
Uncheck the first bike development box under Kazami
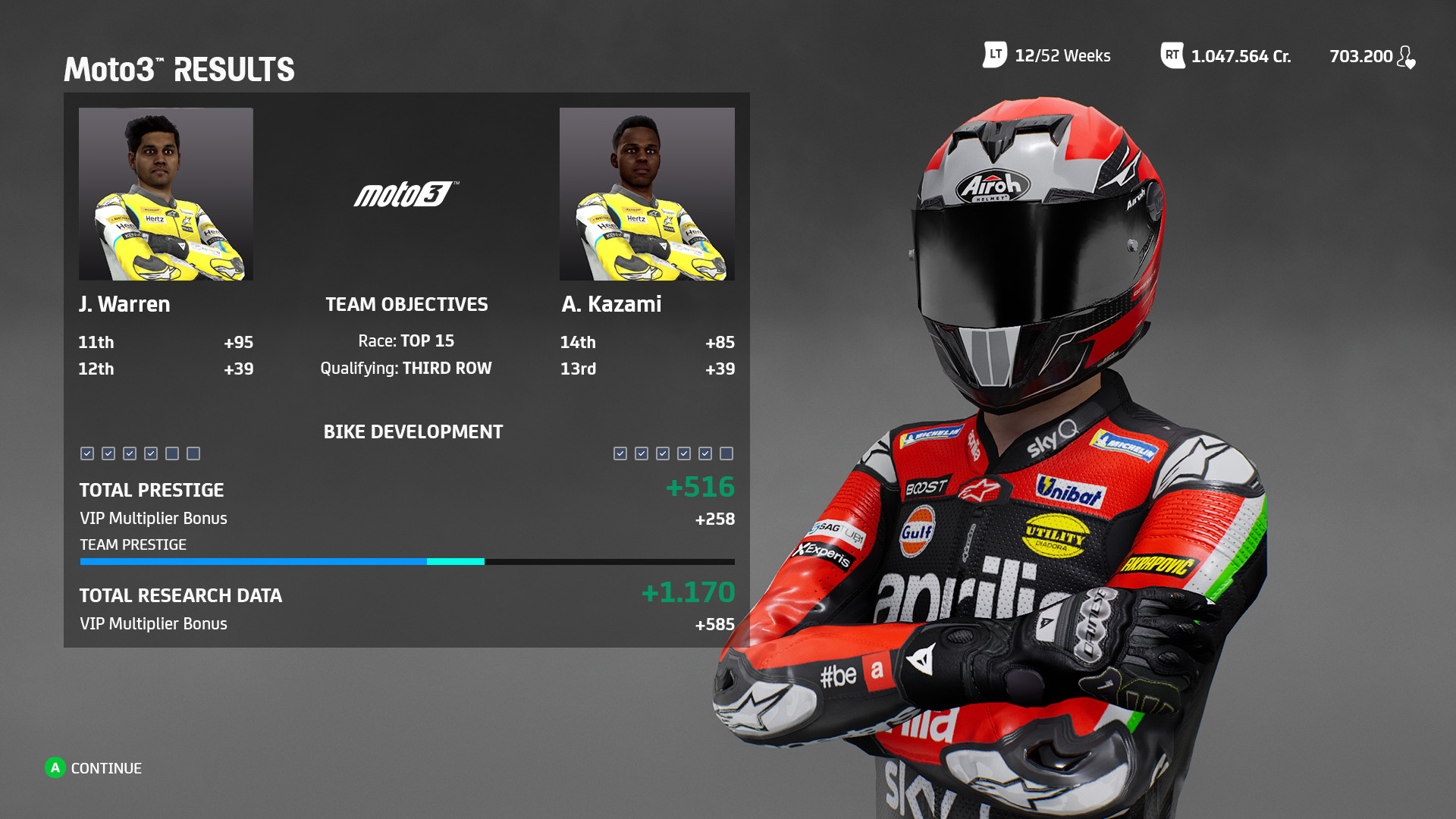tap(620, 453)
